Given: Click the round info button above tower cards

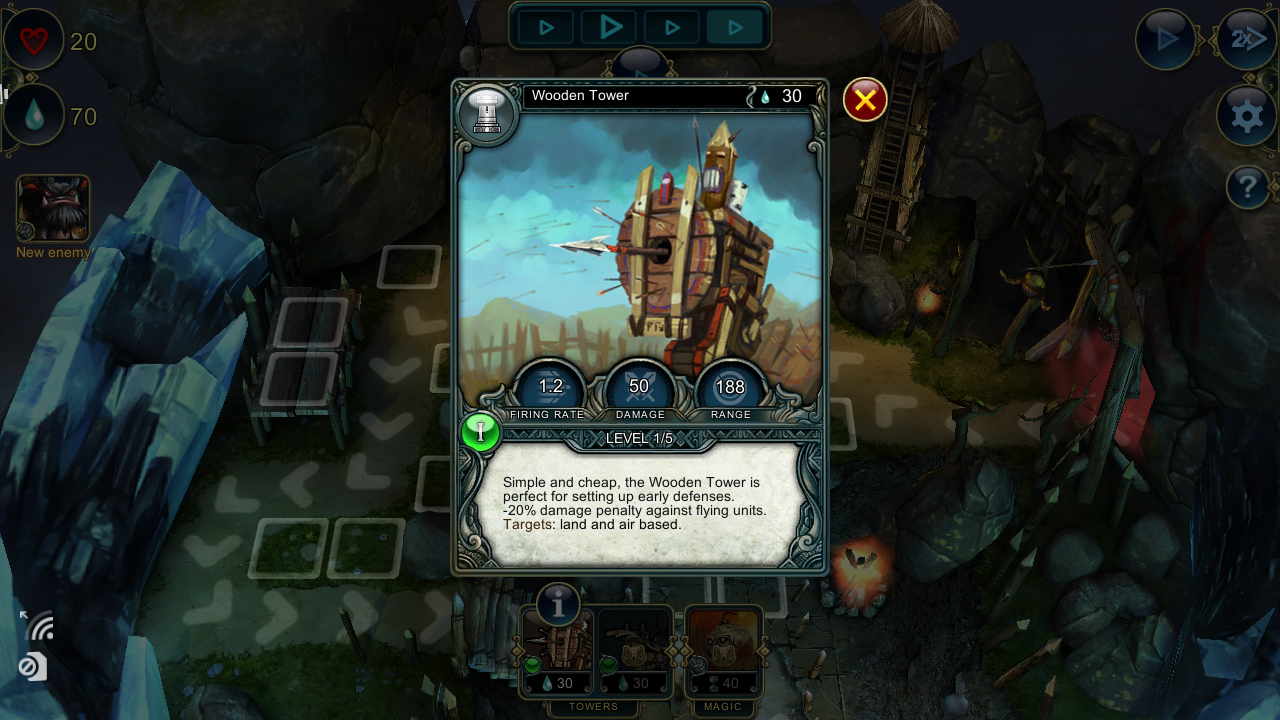Looking at the screenshot, I should click(x=558, y=604).
